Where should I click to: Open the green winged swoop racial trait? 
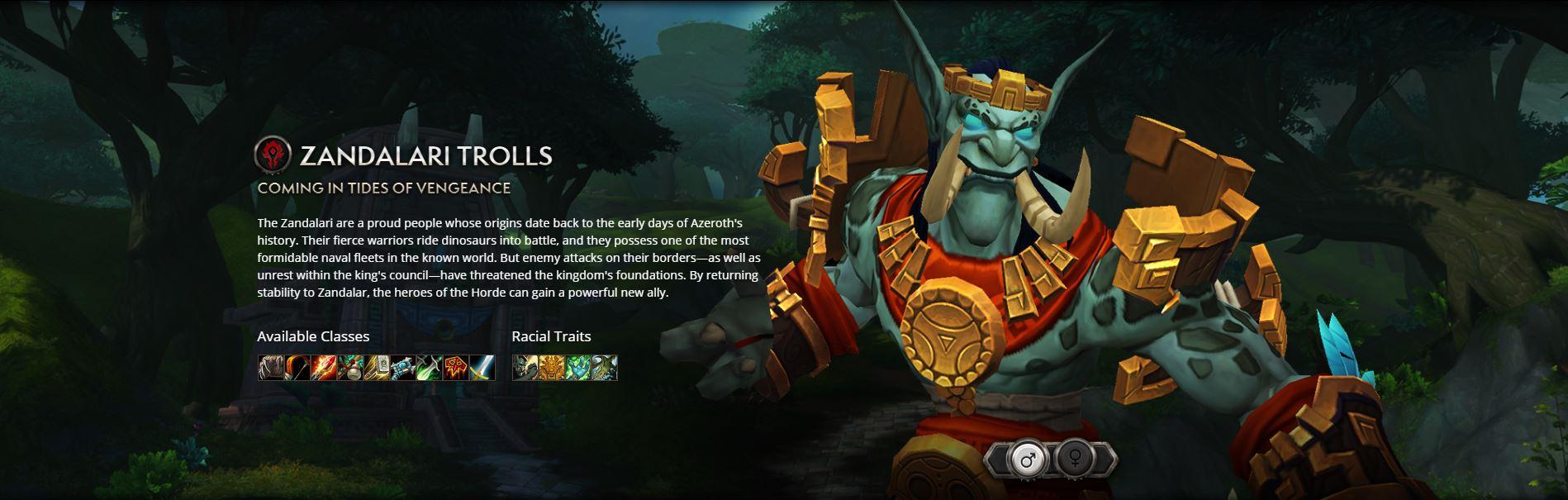[x=605, y=368]
